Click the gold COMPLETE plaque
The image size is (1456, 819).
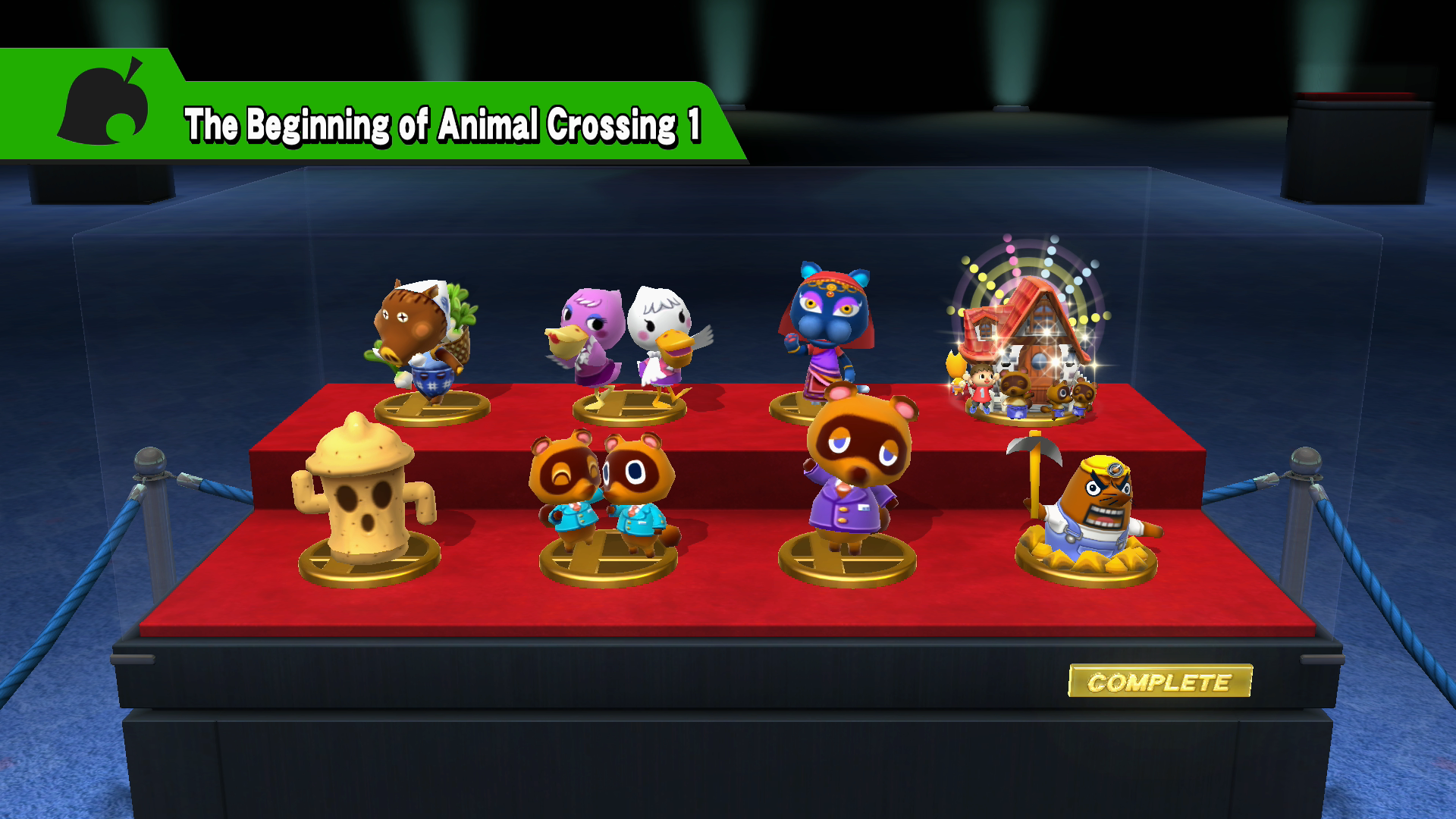point(1159,681)
